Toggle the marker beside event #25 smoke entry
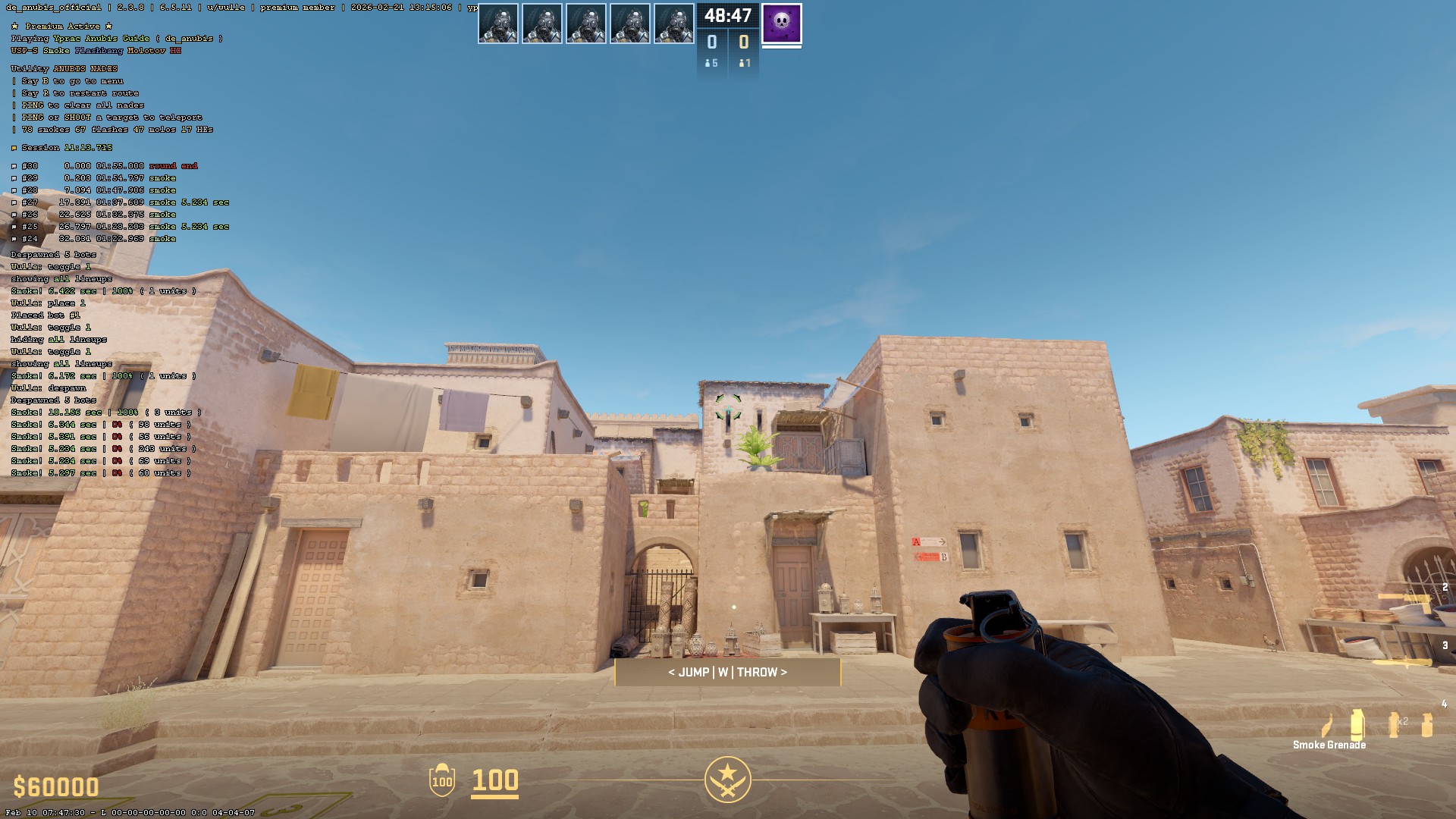This screenshot has width=1456, height=819. [14, 226]
